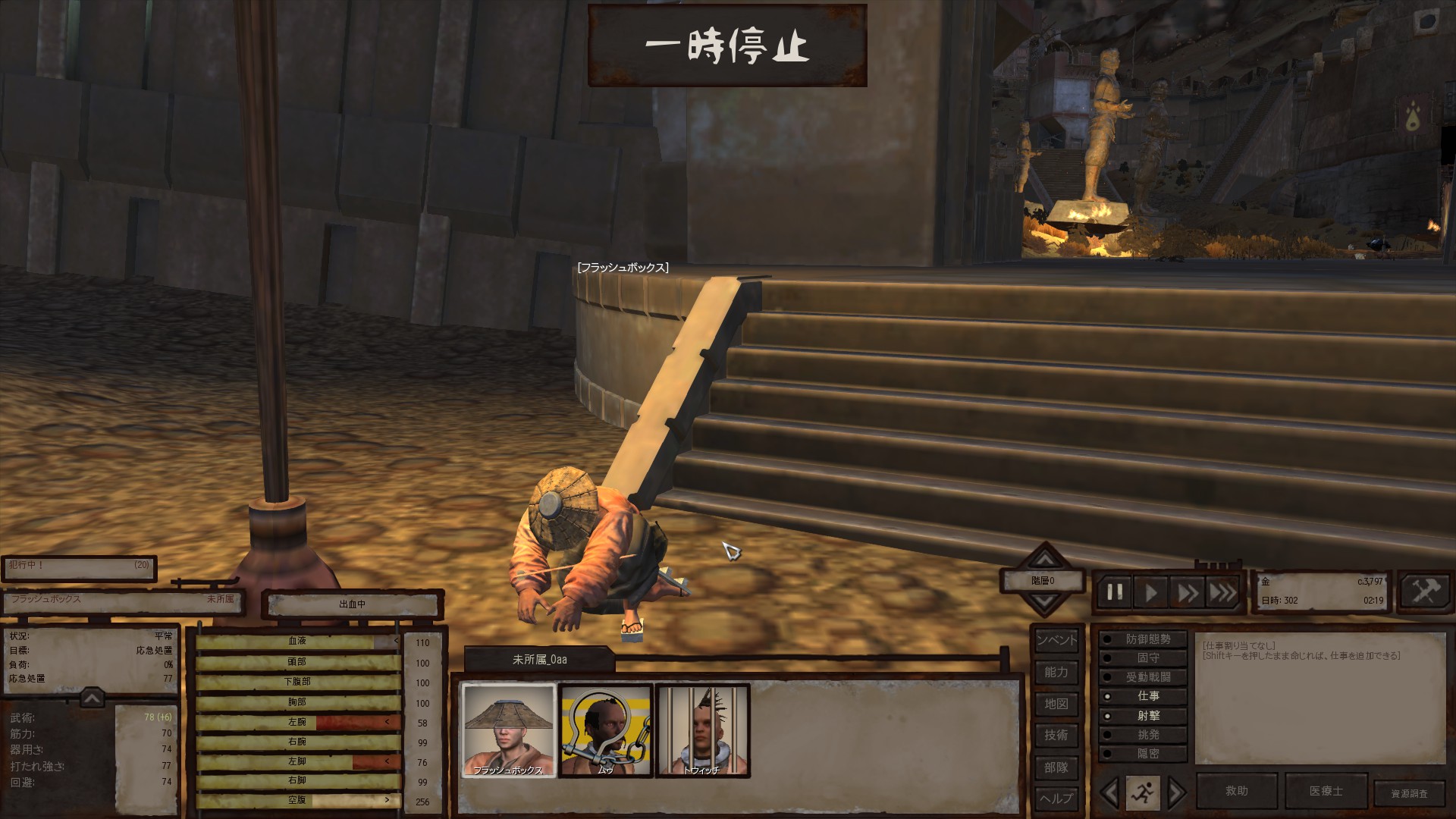Open the 能力 stats panel

pyautogui.click(x=1056, y=672)
